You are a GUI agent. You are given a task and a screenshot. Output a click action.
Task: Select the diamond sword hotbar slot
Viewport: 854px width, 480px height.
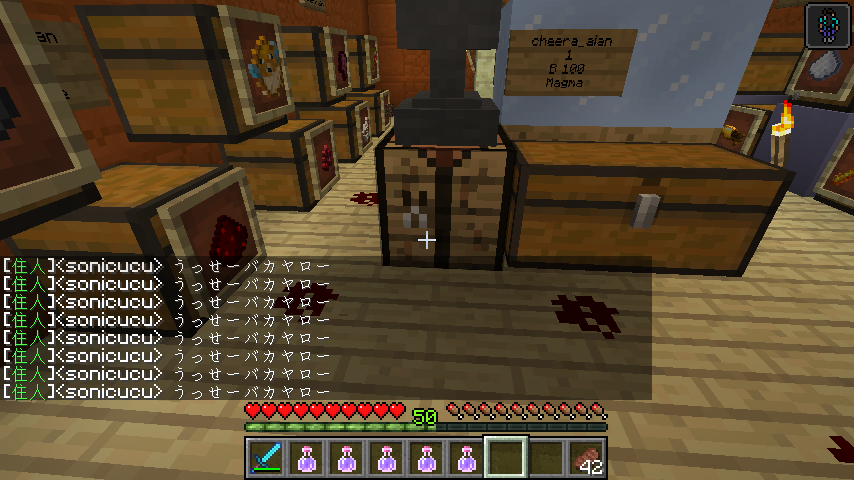click(x=265, y=457)
